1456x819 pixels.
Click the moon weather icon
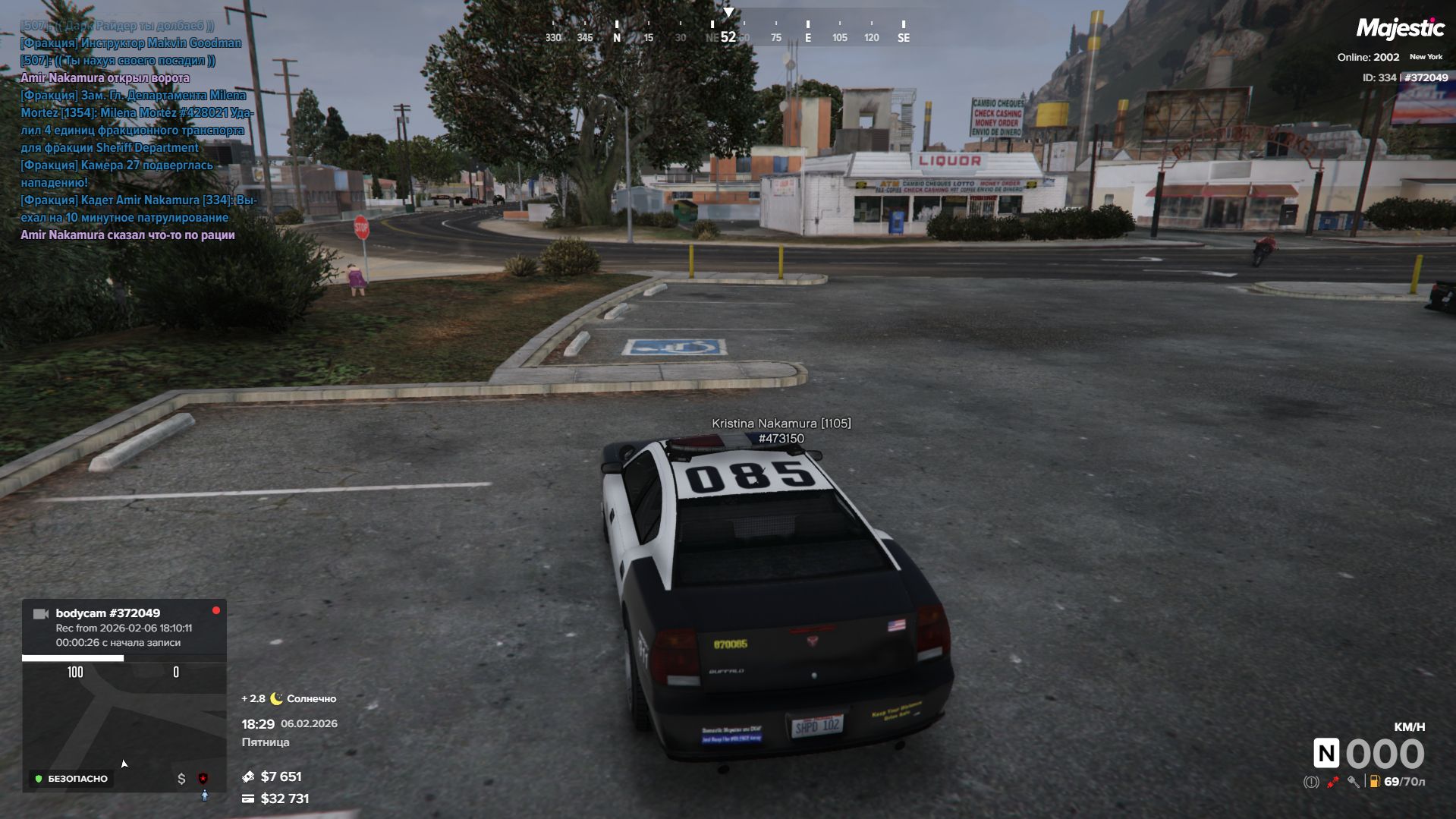click(x=276, y=699)
